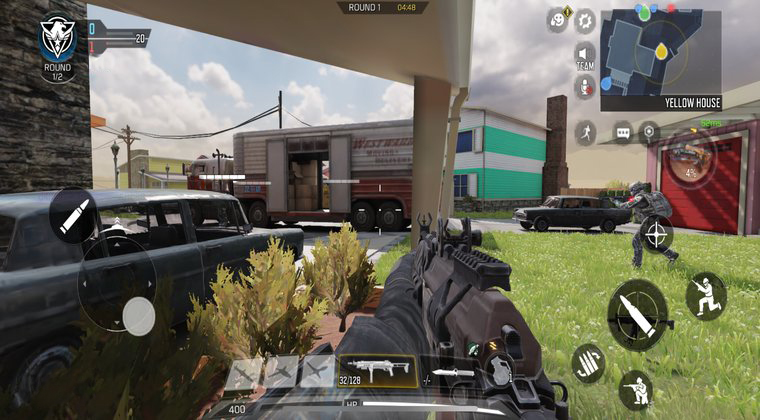Aim down sights with the crosshair button
Viewport: 760px width, 420px height.
(656, 235)
